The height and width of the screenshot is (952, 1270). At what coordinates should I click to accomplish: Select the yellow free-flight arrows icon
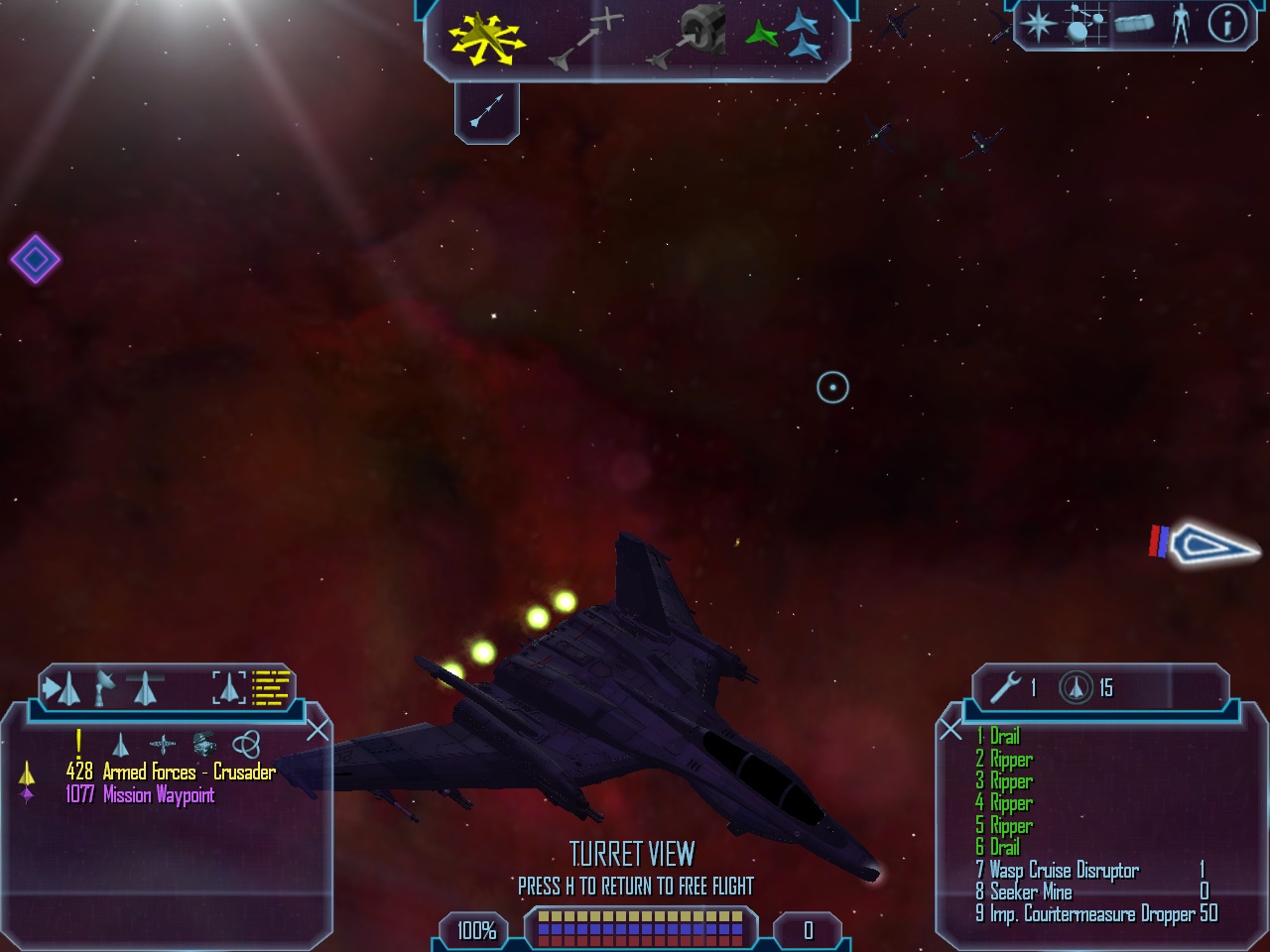pos(485,39)
